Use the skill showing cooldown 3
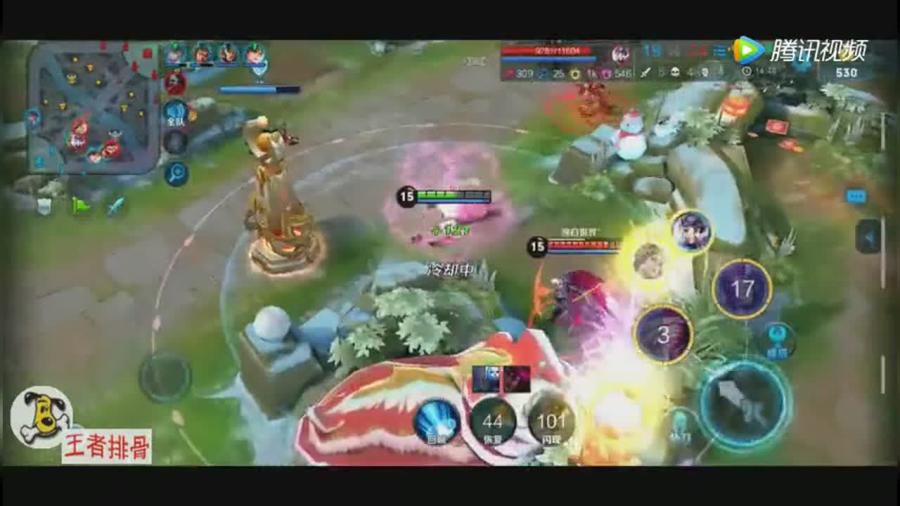The image size is (900, 506). pos(662,335)
